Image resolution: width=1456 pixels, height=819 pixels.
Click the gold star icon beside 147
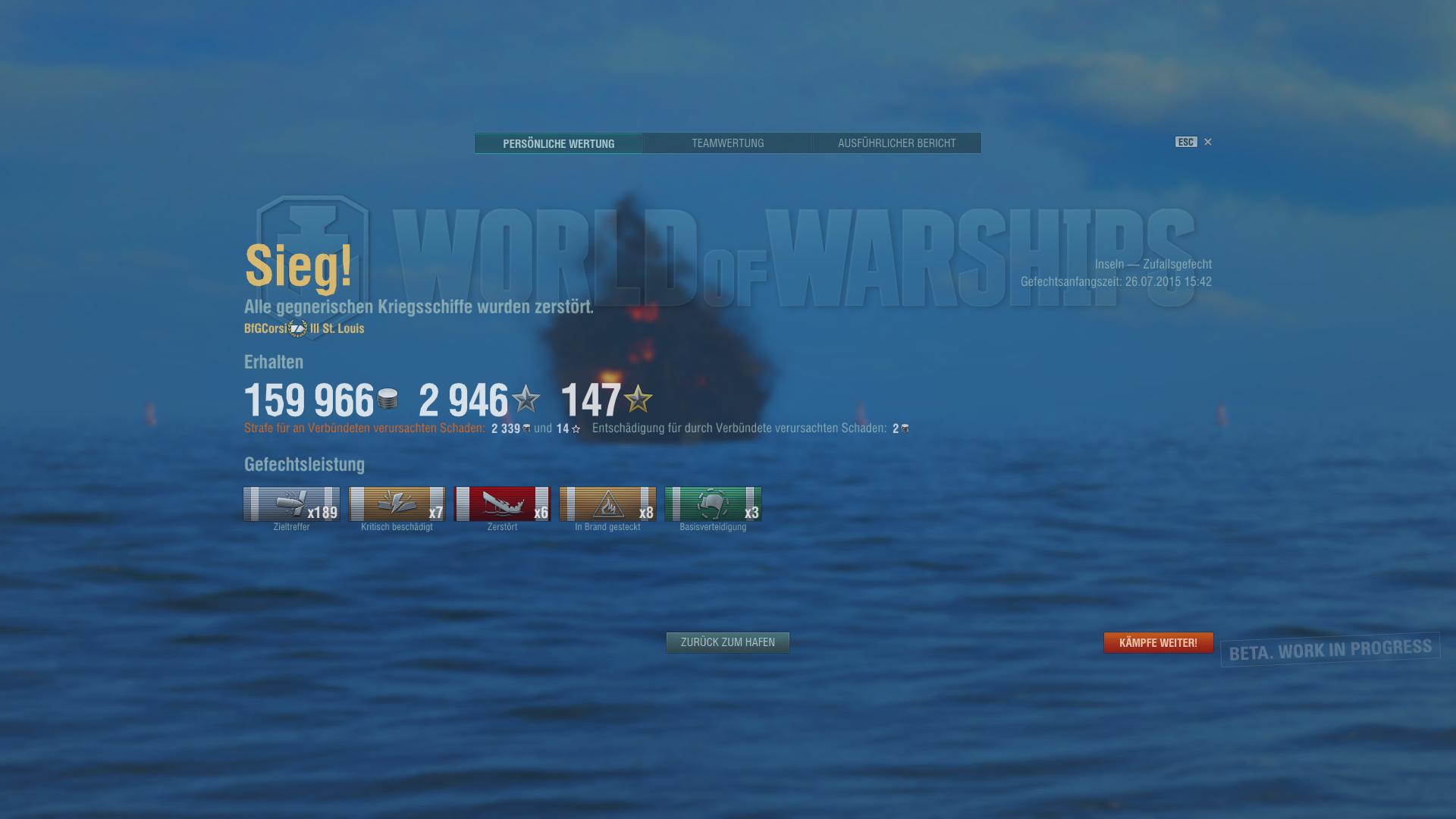[637, 400]
